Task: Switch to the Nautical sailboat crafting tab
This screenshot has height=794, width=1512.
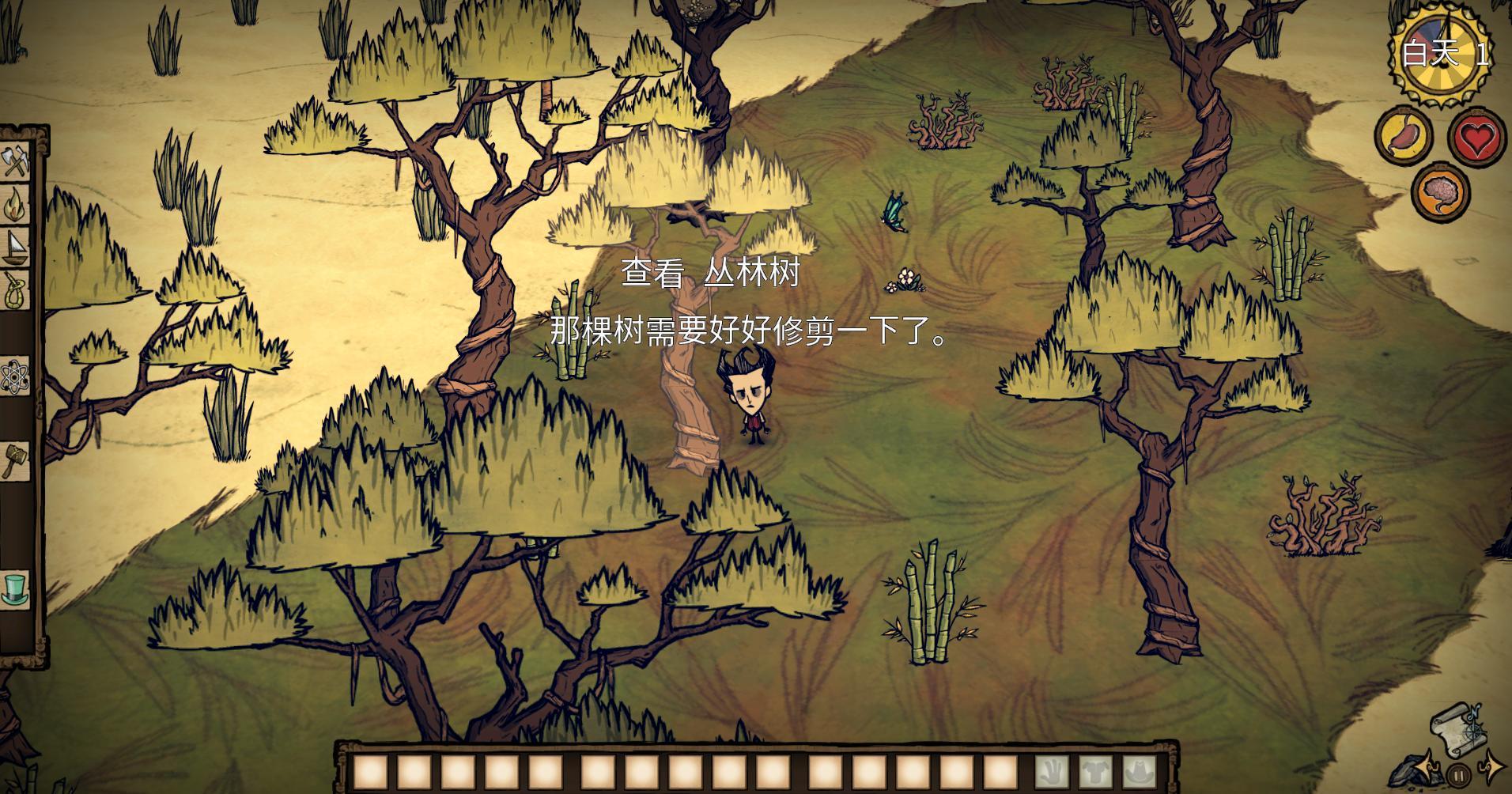Action: 15,248
